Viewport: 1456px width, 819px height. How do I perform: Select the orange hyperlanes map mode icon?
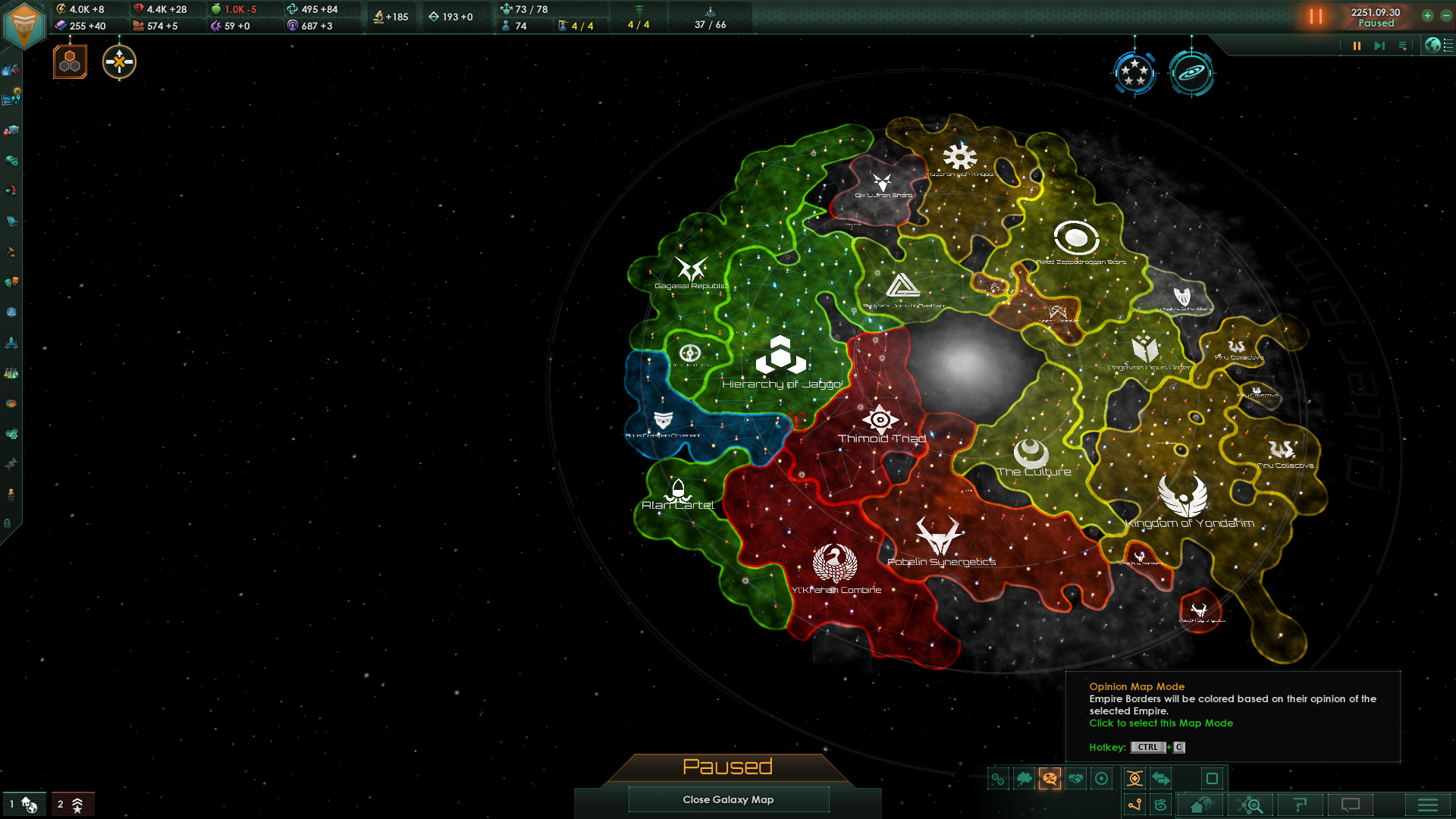coord(1134,778)
